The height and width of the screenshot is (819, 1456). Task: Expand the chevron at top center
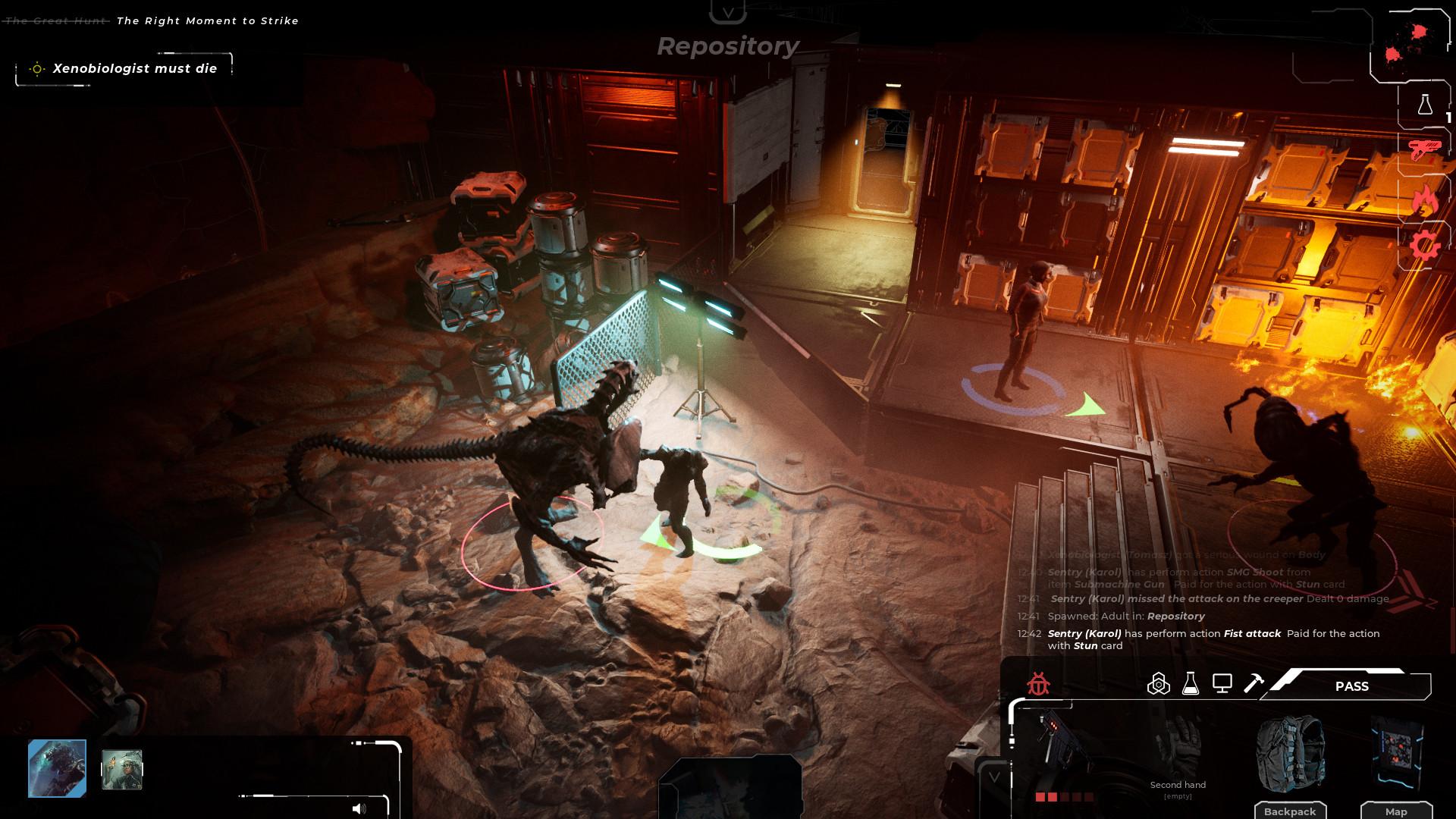pos(730,11)
